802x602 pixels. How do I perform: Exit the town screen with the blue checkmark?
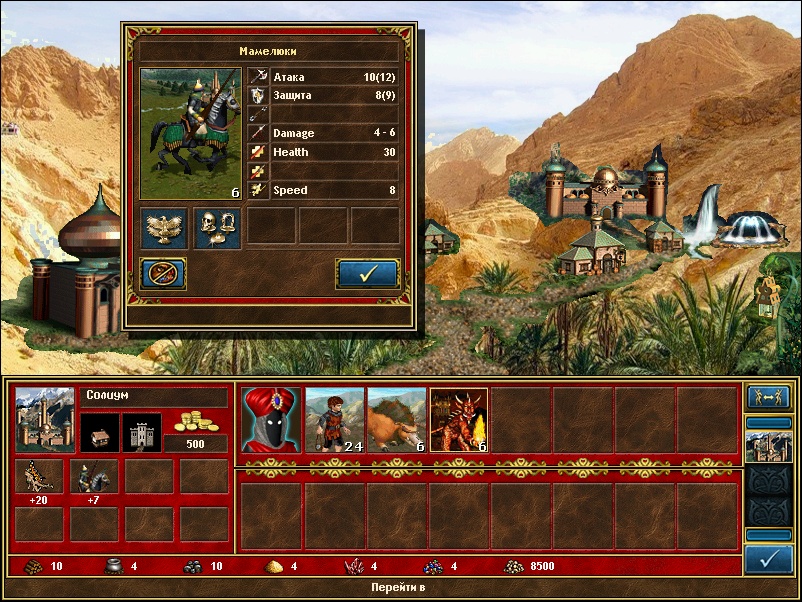tap(768, 560)
